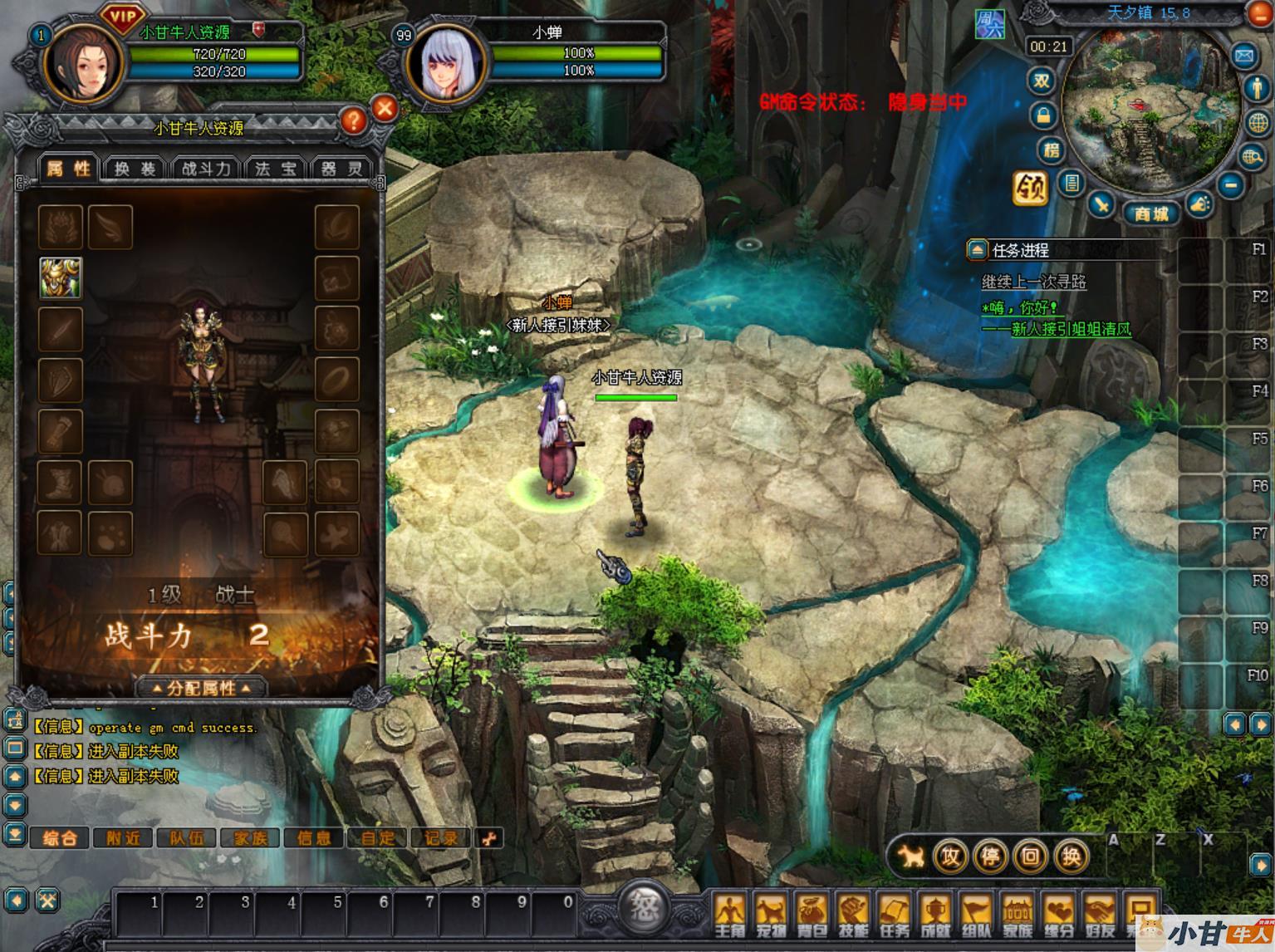Screen dimensions: 1275x952
Task: Switch chat to the 附近 nearby channel
Action: [x=123, y=838]
